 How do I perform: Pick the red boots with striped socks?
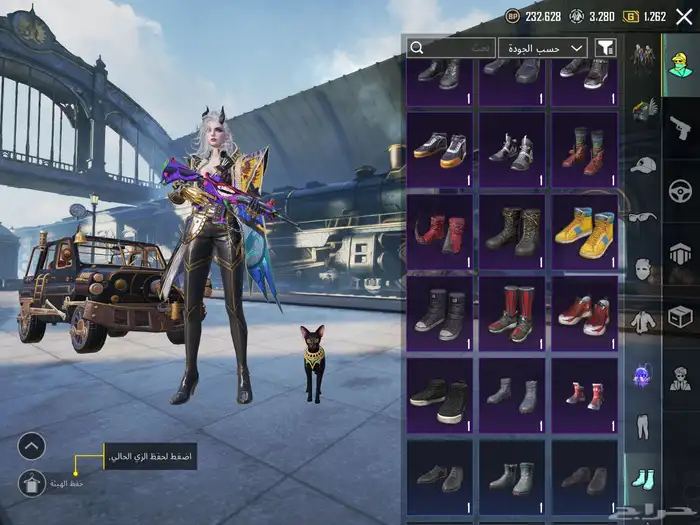(x=583, y=149)
